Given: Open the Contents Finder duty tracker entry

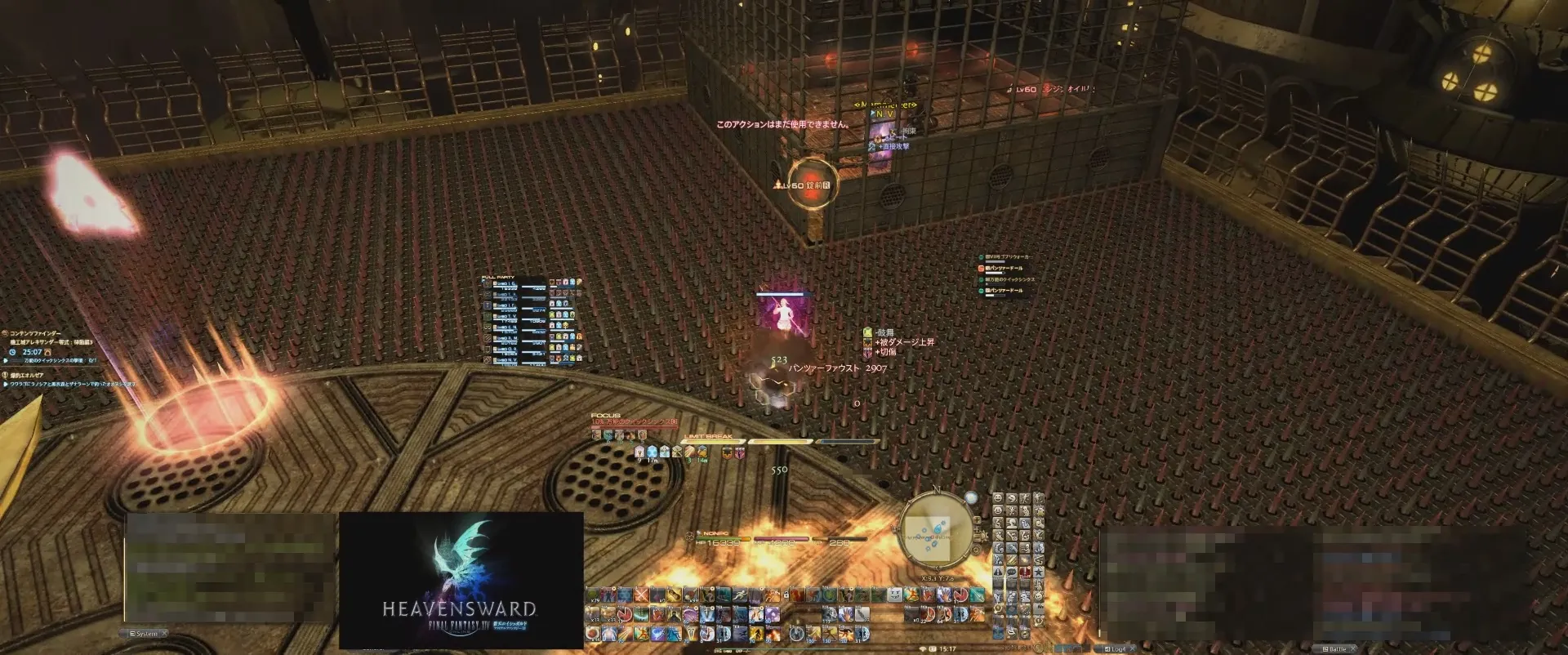Looking at the screenshot, I should coord(37,333).
